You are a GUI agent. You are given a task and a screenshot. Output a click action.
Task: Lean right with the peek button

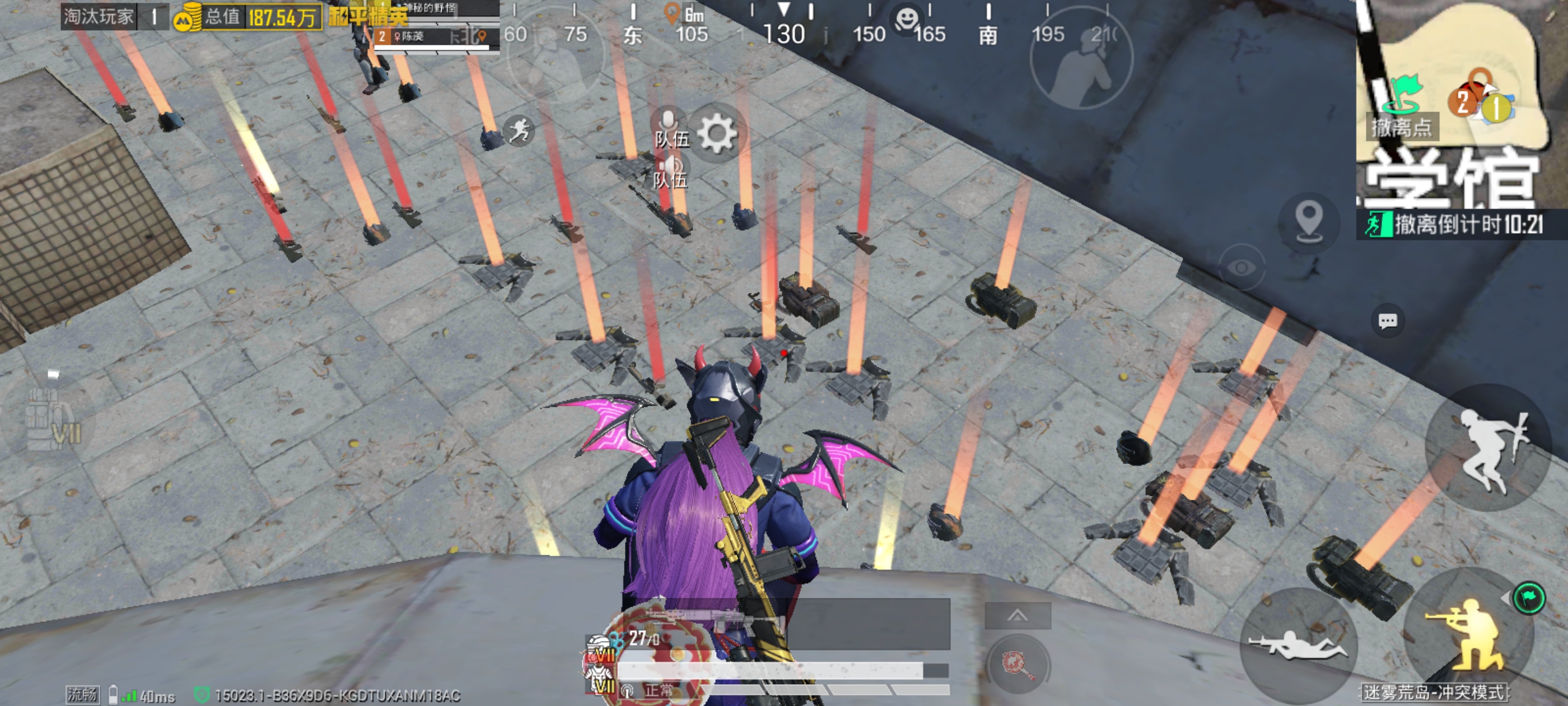[1081, 58]
